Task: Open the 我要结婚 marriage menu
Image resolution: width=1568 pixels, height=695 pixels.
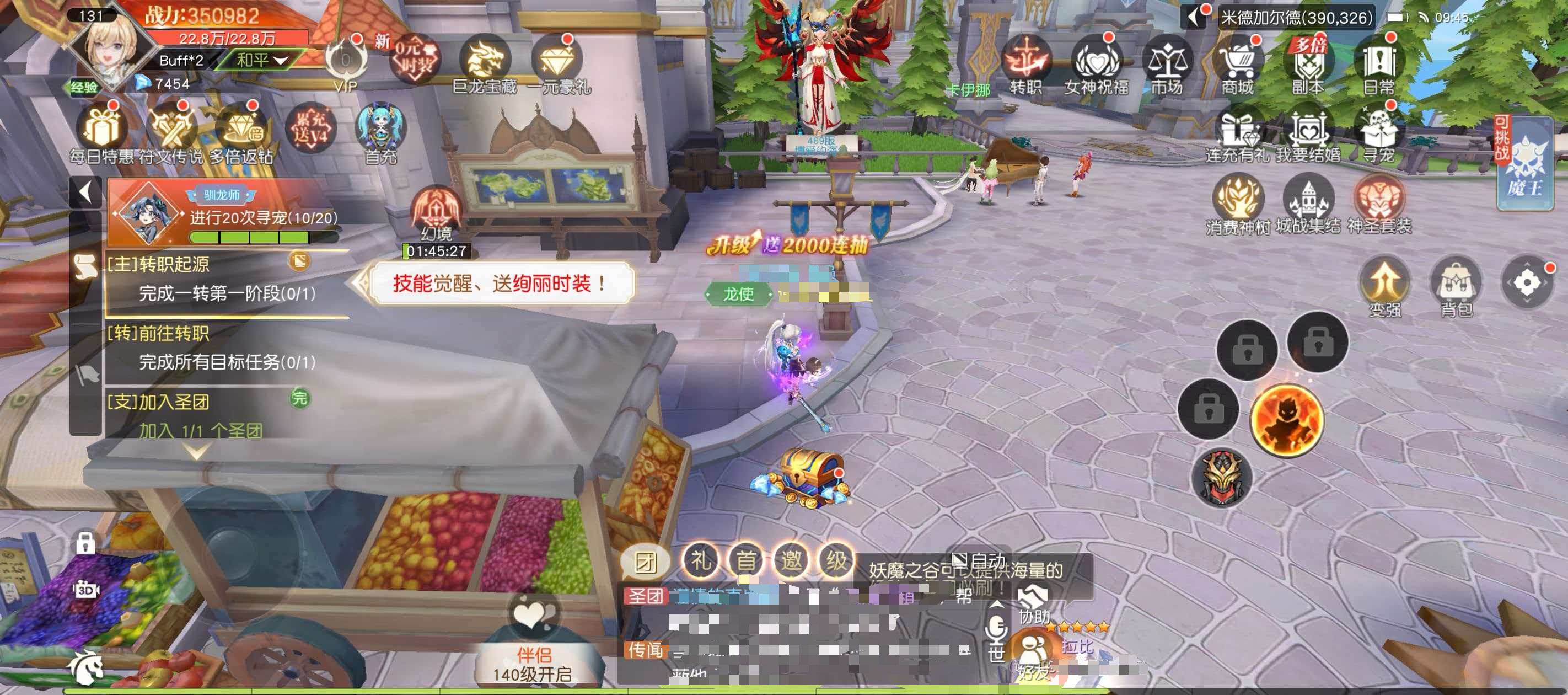Action: [1308, 134]
